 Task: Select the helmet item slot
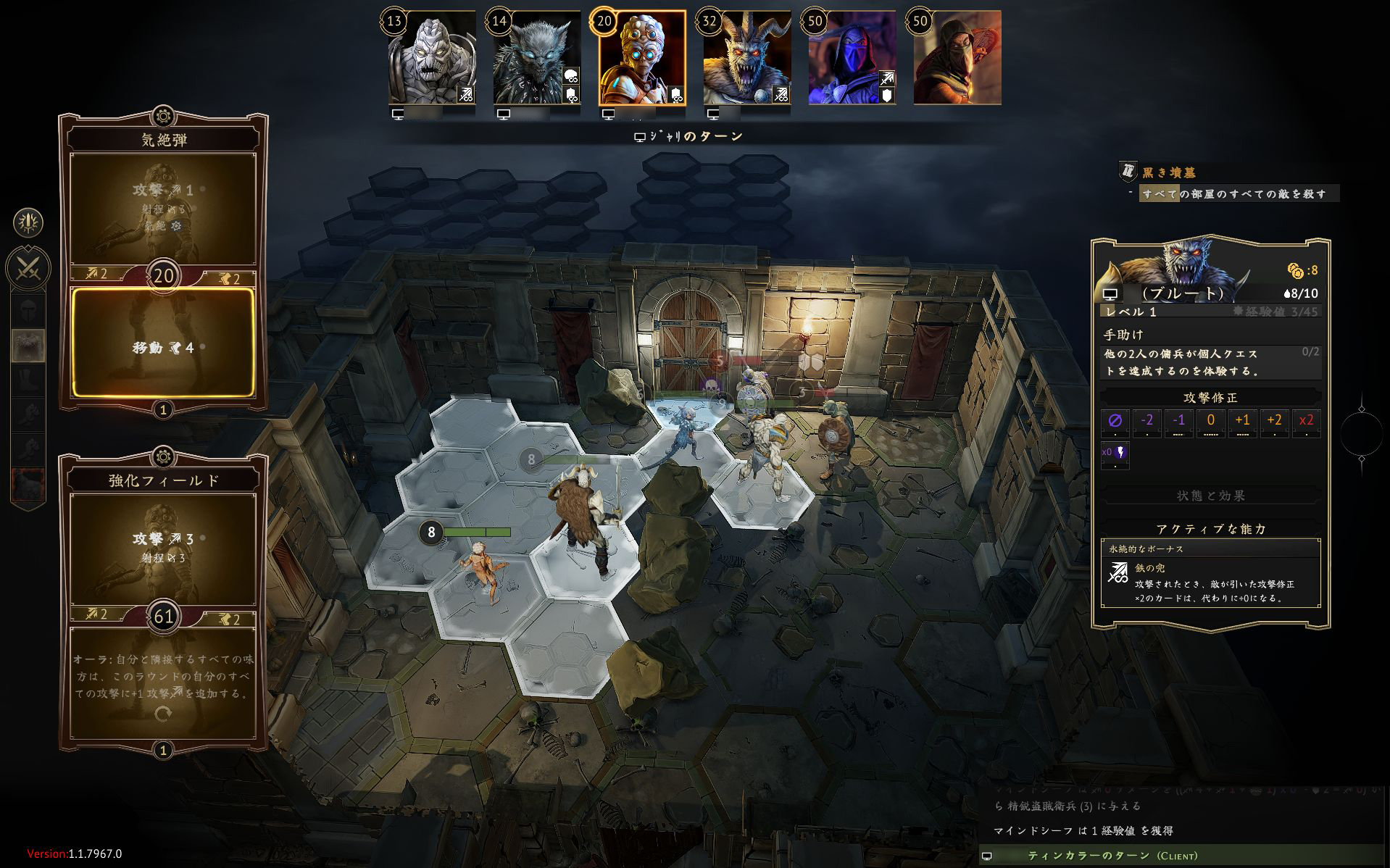point(28,312)
